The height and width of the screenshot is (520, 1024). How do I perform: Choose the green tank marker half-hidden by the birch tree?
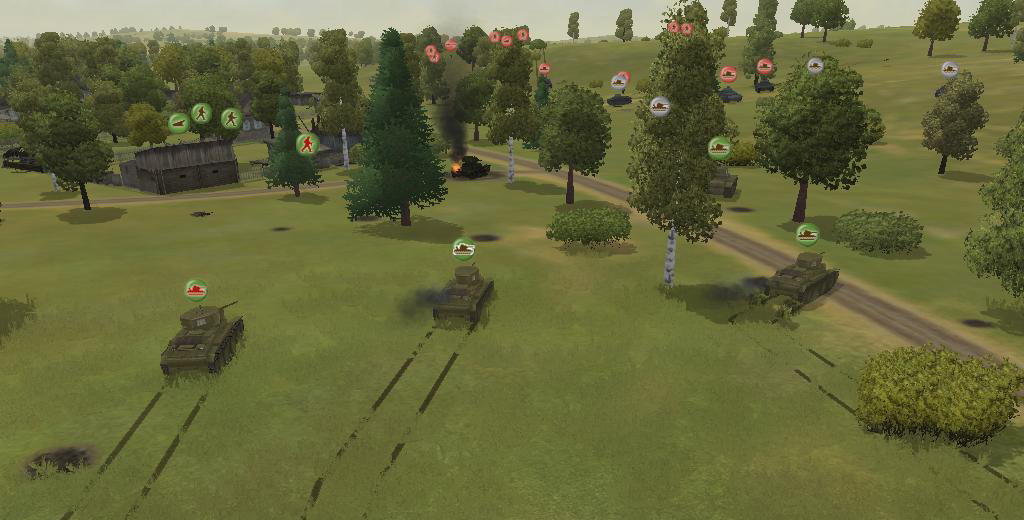click(x=719, y=148)
